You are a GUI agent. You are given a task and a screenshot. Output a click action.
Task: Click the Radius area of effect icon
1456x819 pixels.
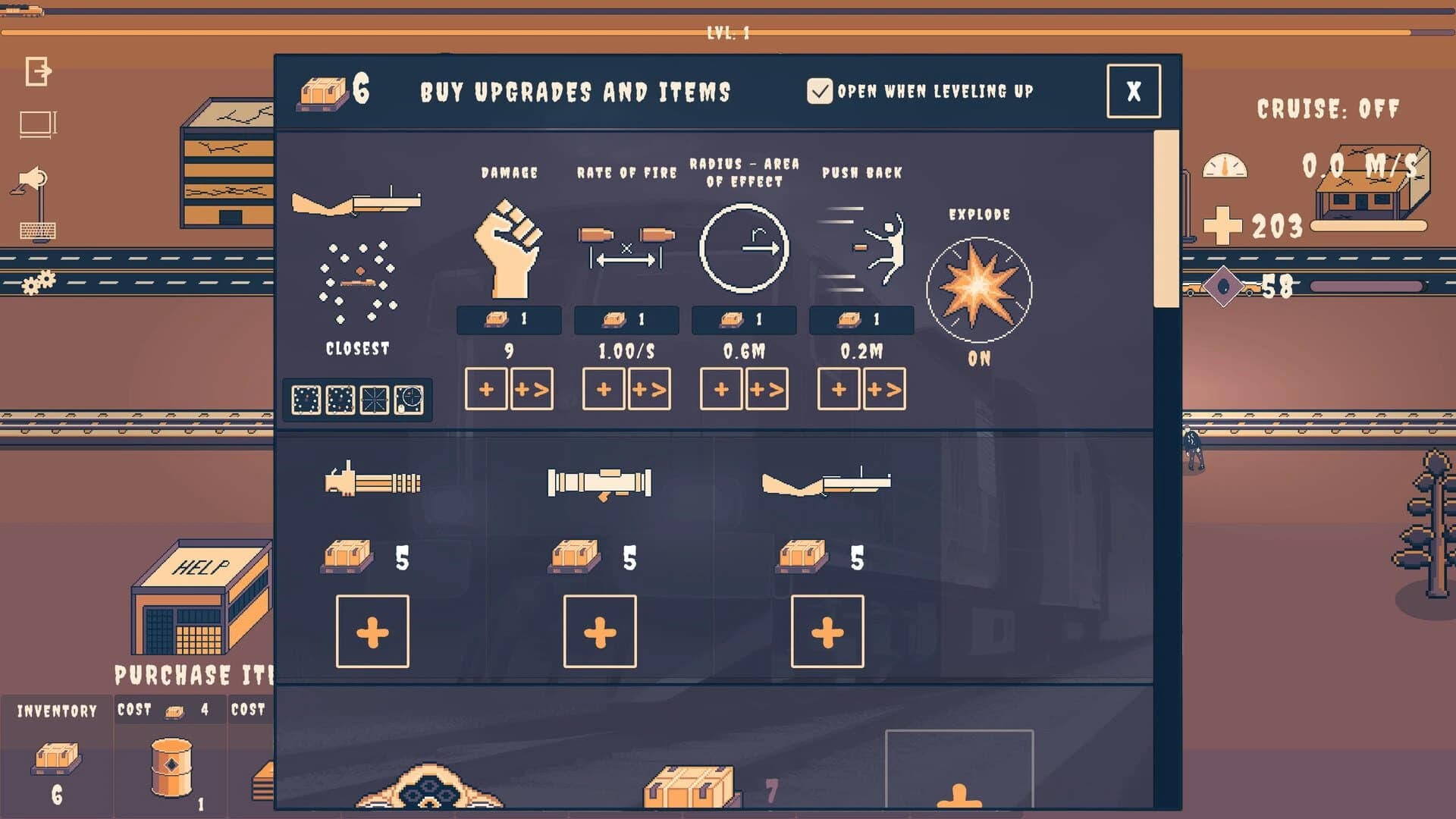pos(745,246)
